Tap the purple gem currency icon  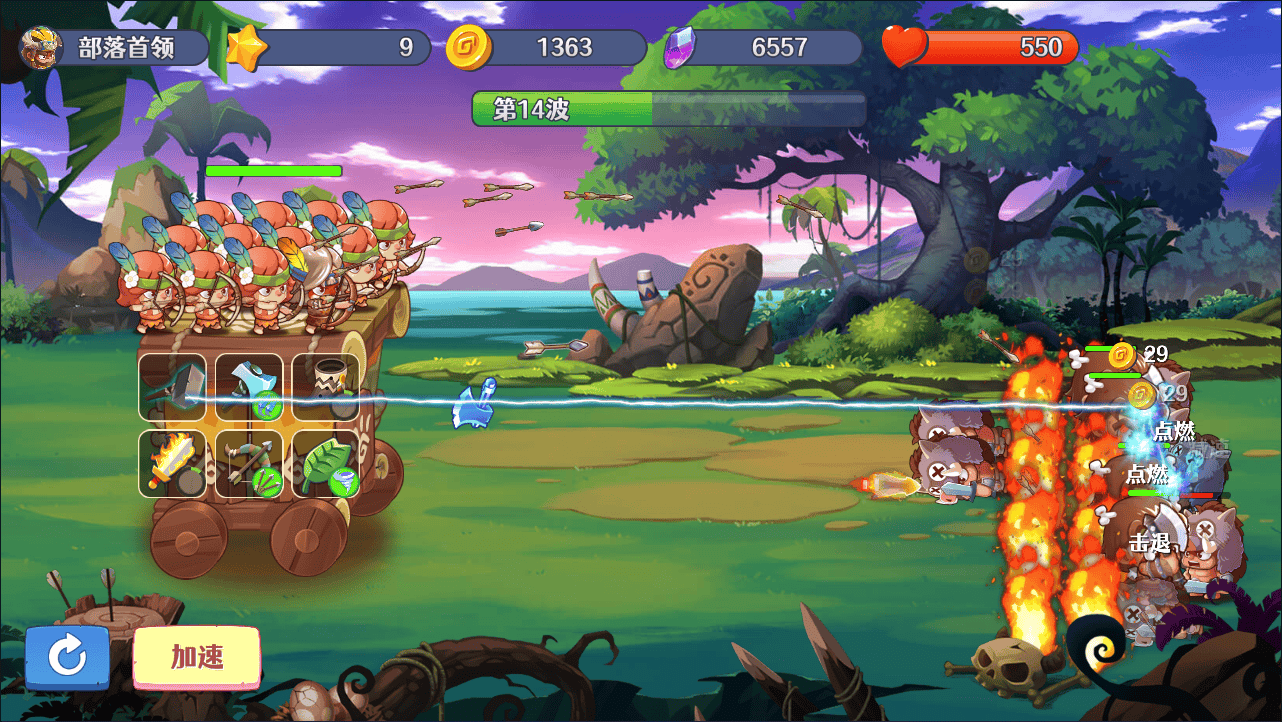coord(679,47)
